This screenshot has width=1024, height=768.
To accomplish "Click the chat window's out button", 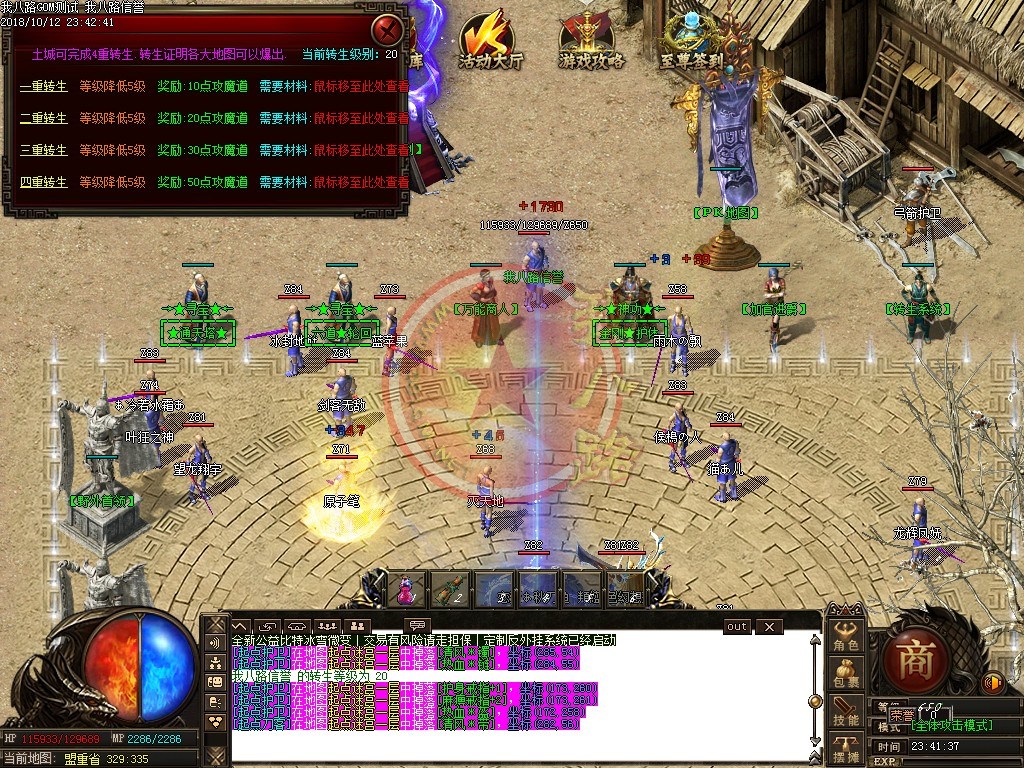I will [x=736, y=626].
